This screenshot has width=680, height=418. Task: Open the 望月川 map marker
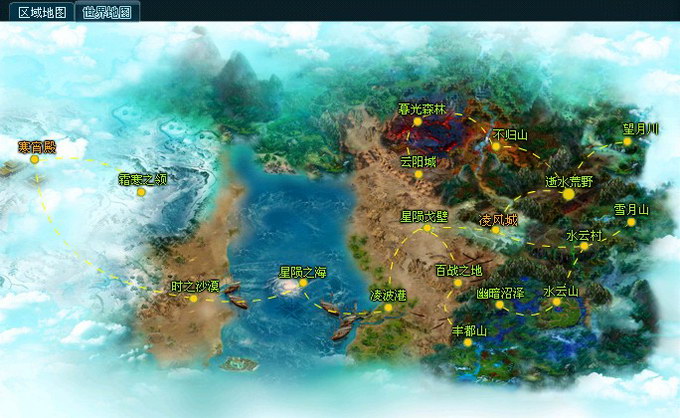[x=627, y=141]
